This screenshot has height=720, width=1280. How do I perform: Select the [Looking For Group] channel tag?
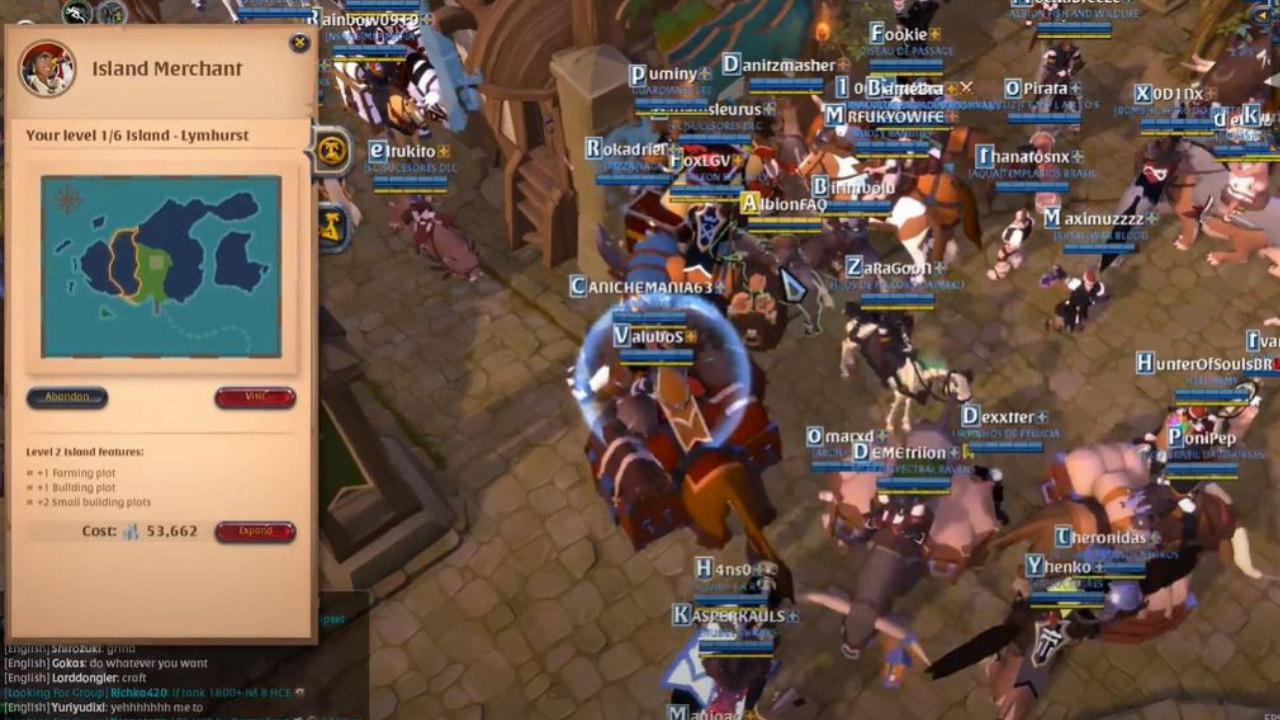pyautogui.click(x=55, y=693)
